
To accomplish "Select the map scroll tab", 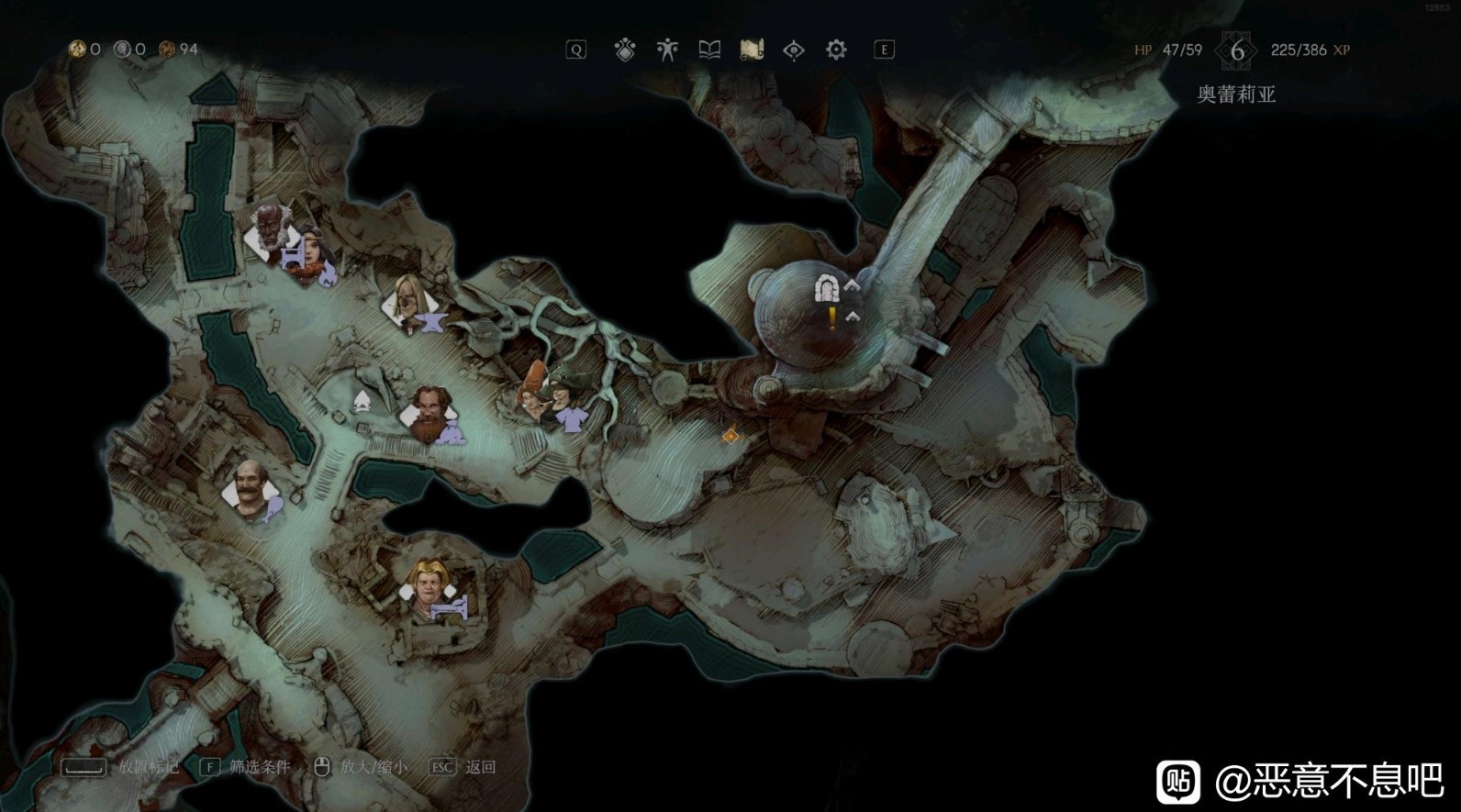I will [752, 50].
